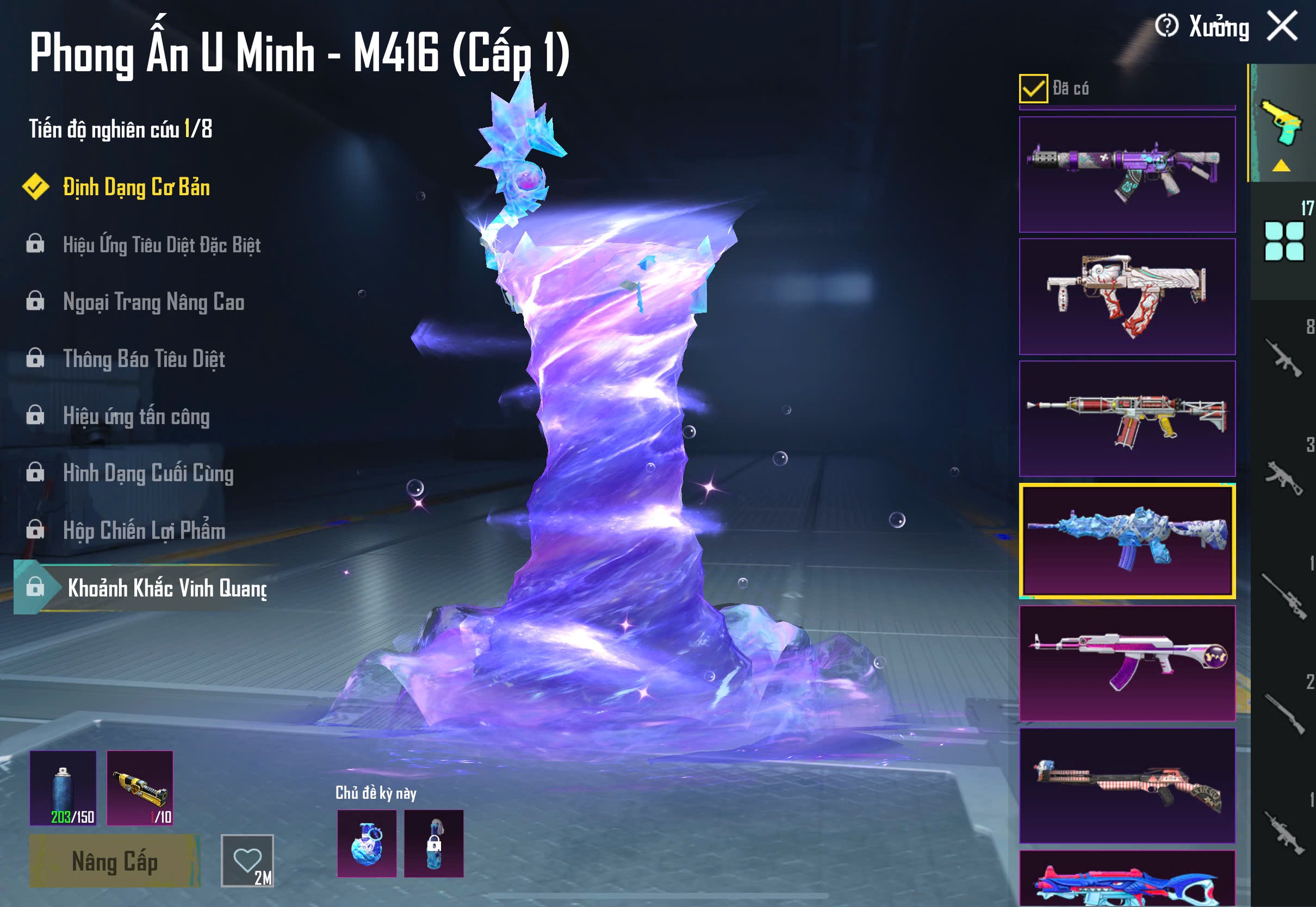Toggle the Đã có owned filter checkbox

pos(1033,89)
